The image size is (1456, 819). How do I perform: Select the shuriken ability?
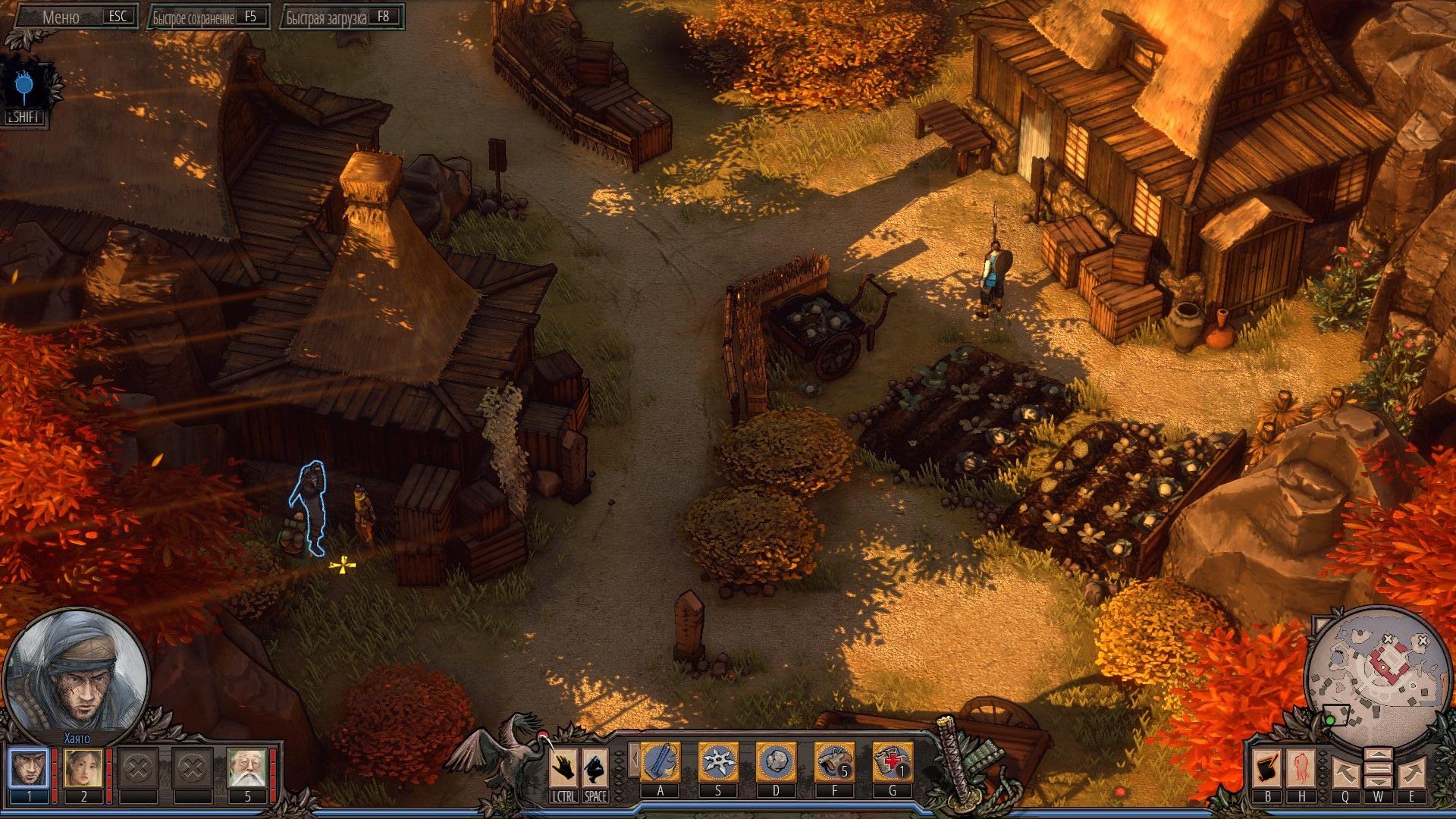pyautogui.click(x=717, y=762)
